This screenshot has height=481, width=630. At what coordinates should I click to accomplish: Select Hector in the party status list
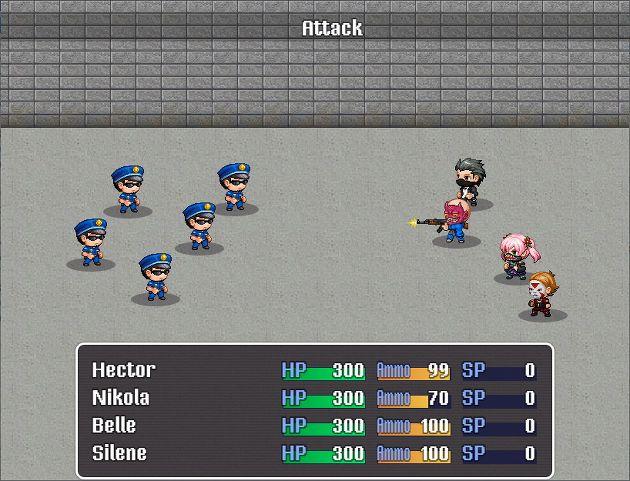124,371
